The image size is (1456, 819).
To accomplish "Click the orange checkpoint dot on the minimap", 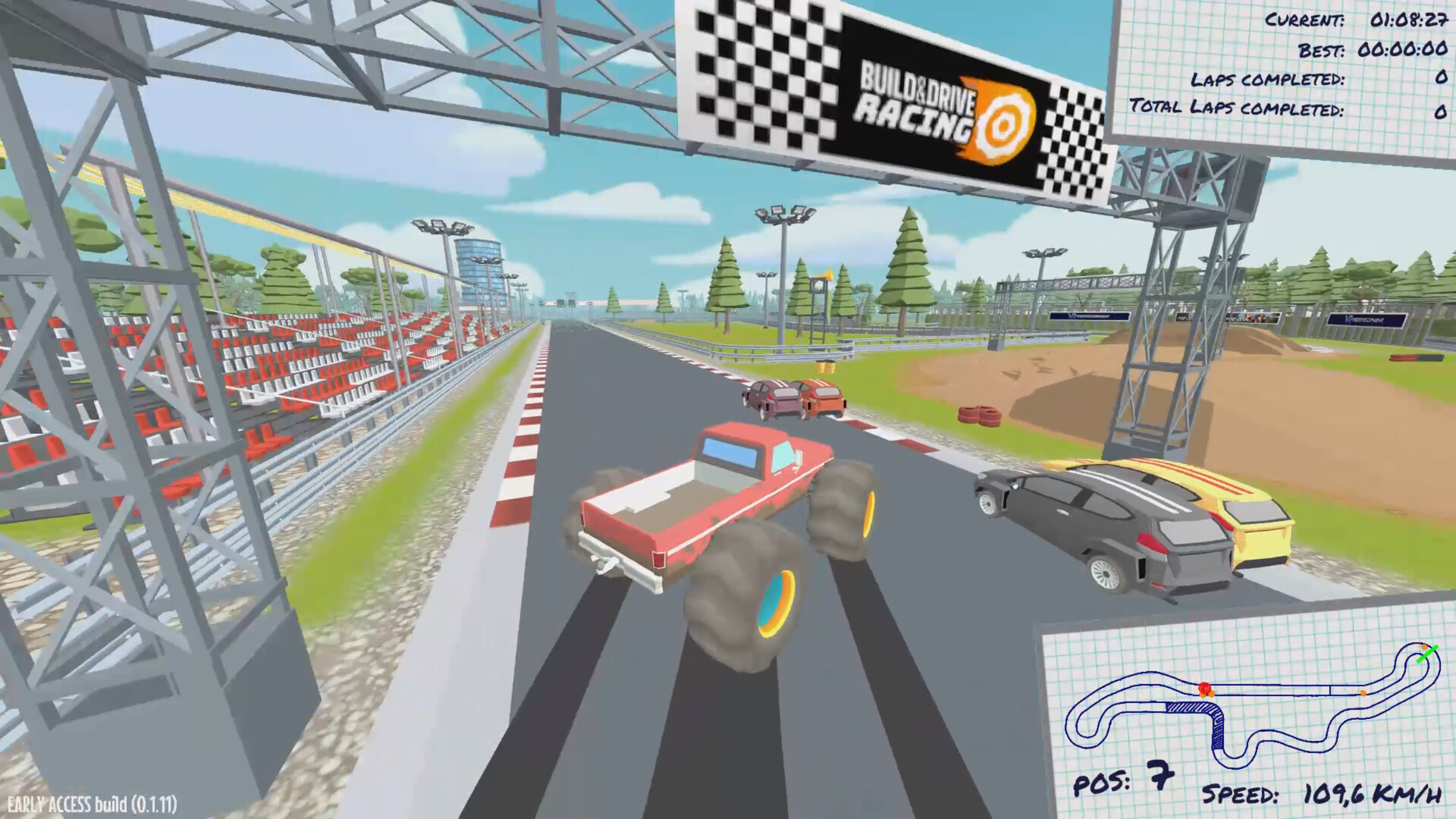I will [x=1363, y=693].
